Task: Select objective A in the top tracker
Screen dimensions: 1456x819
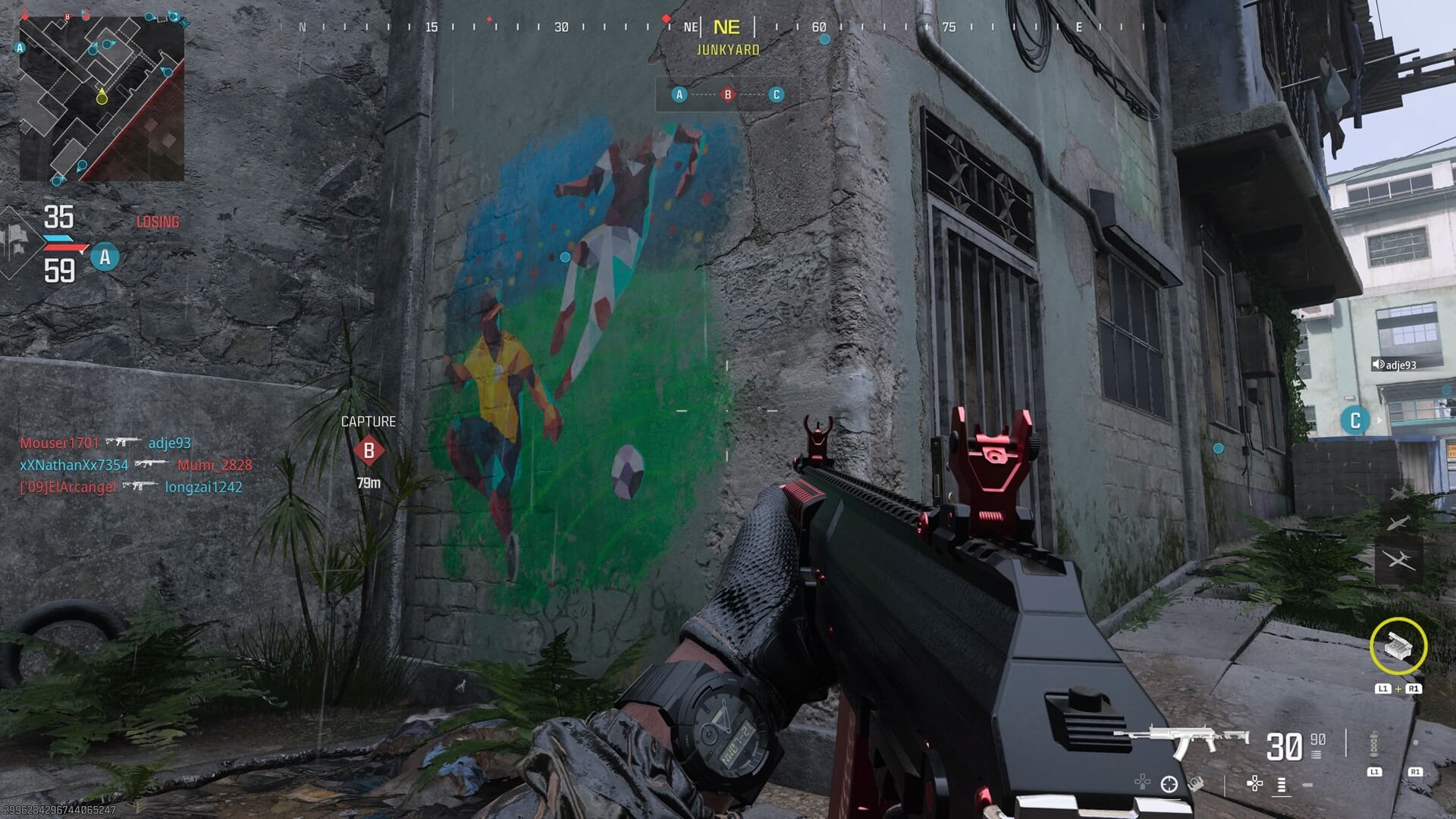Action: [x=679, y=95]
